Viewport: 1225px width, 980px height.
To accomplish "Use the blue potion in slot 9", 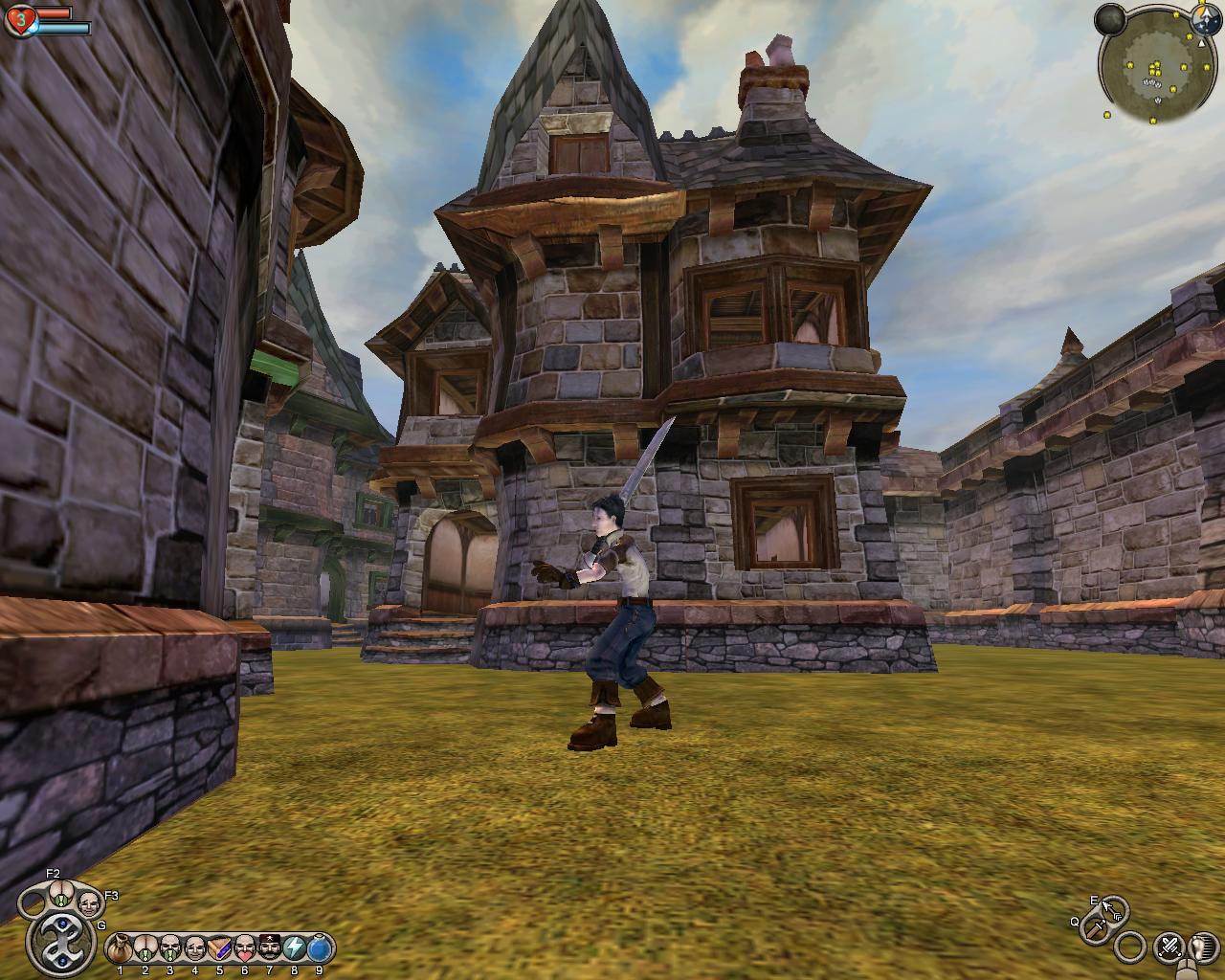I will 319,948.
